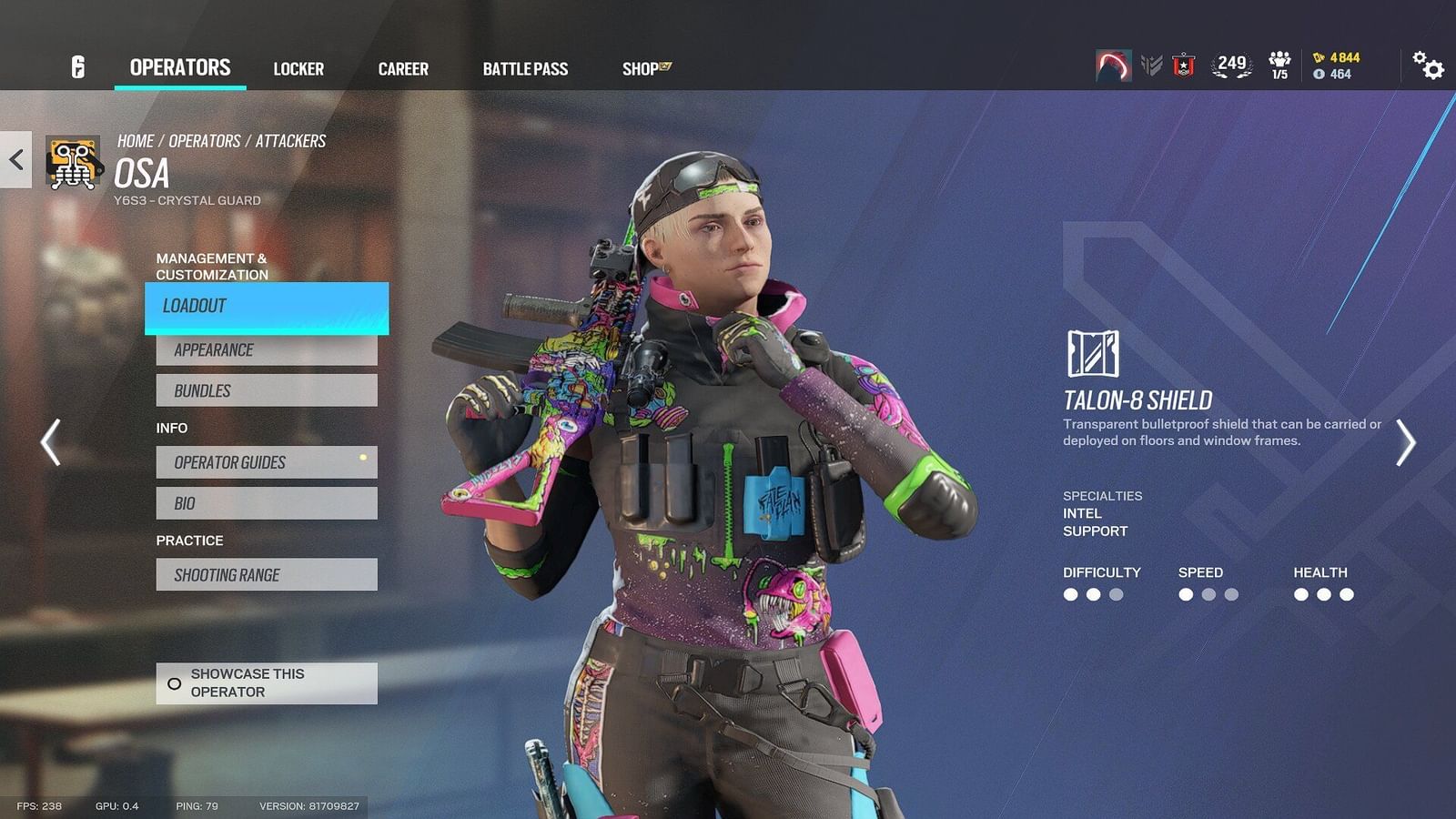The height and width of the screenshot is (819, 1456).
Task: Click the Home breadcrumb link
Action: (x=136, y=140)
